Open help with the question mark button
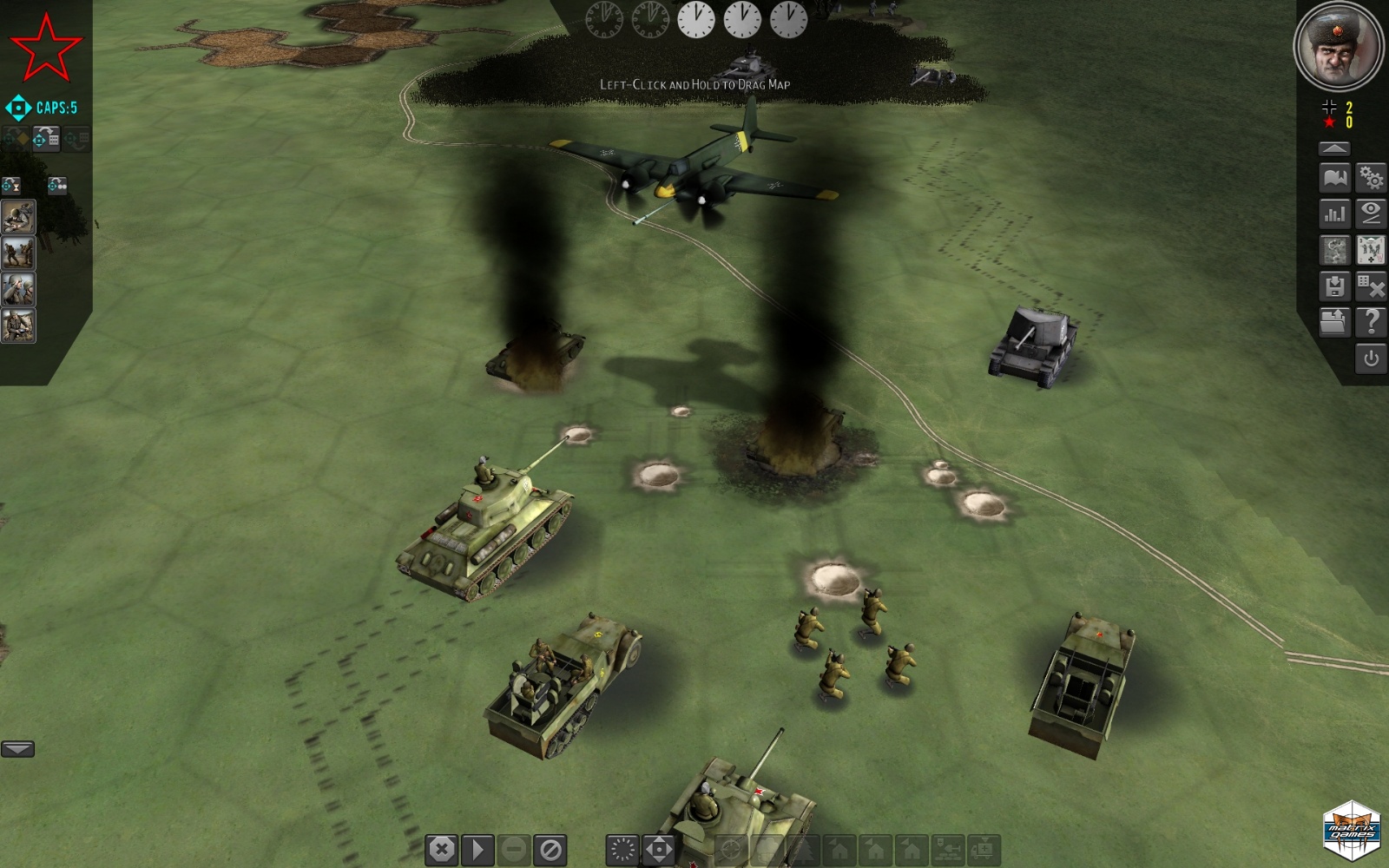 (x=1371, y=322)
